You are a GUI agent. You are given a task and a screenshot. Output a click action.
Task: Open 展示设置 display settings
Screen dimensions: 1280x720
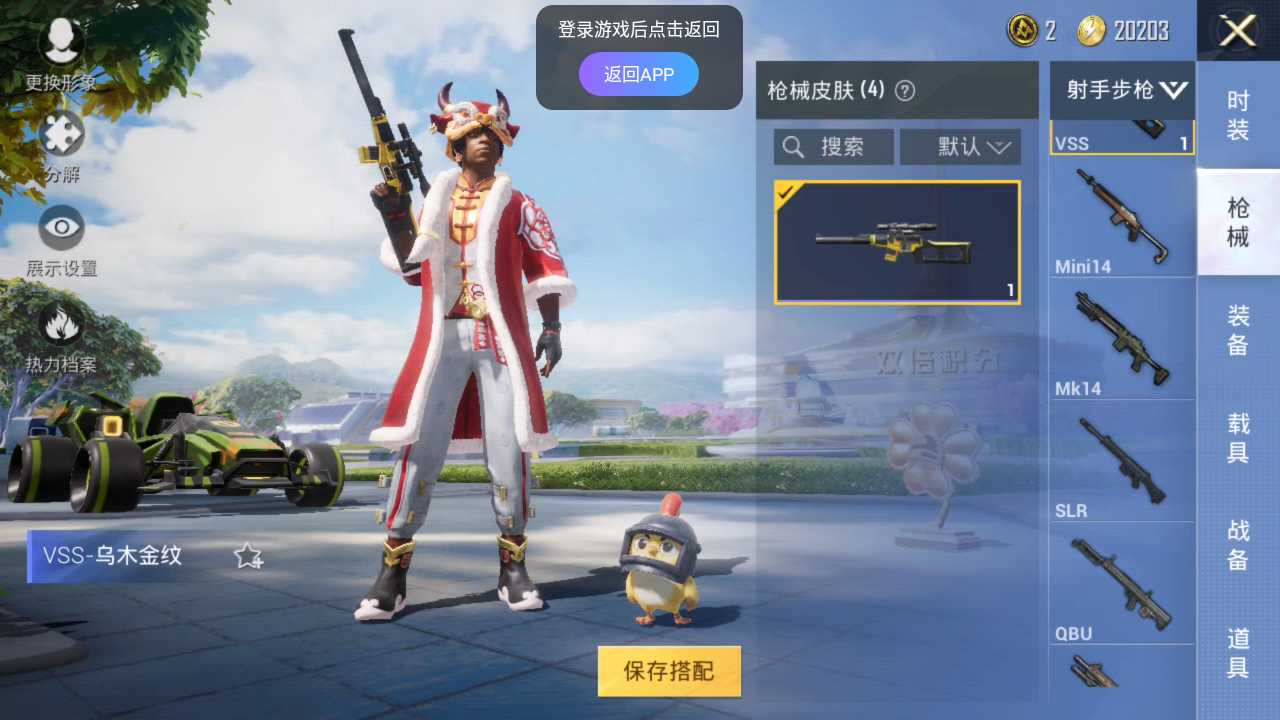pos(60,230)
